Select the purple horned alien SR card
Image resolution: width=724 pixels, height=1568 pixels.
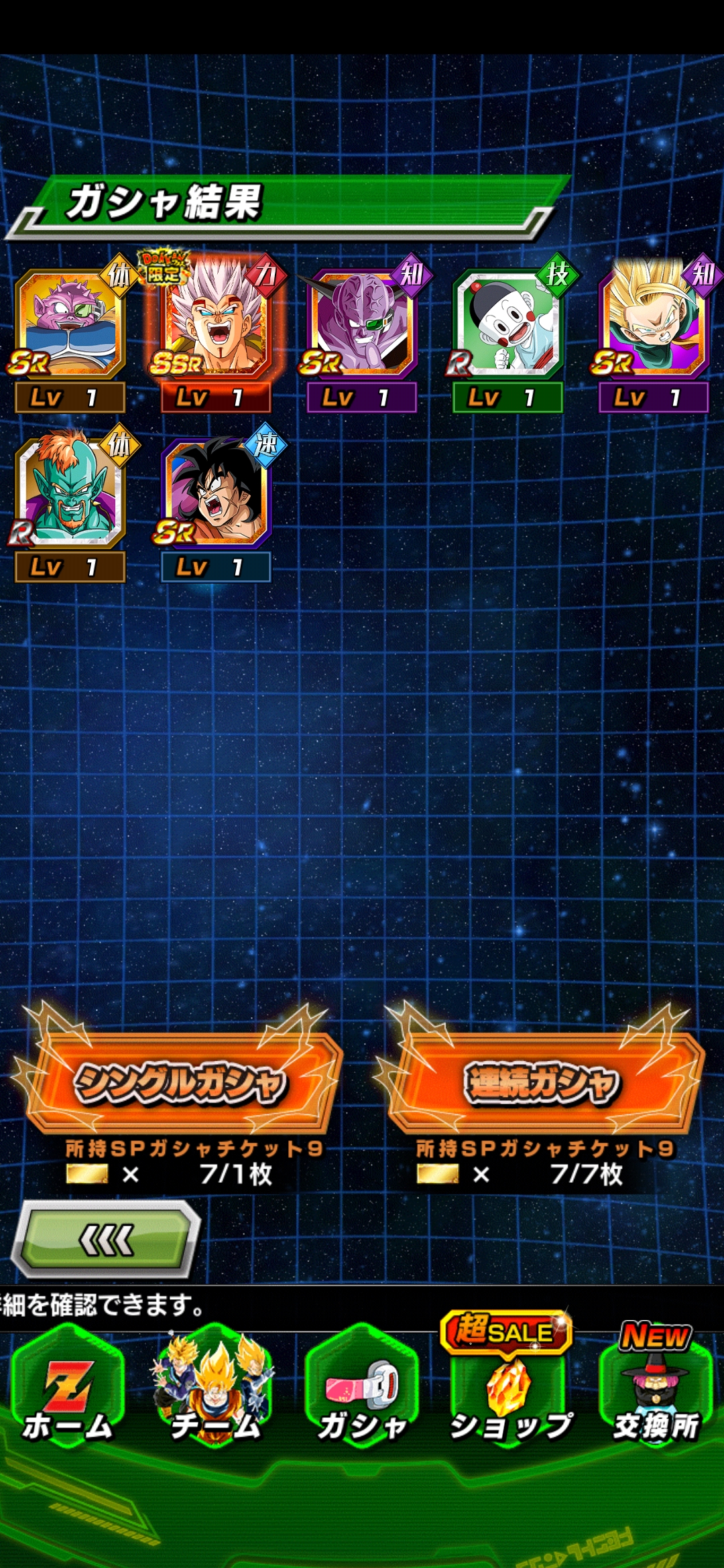pos(362,323)
